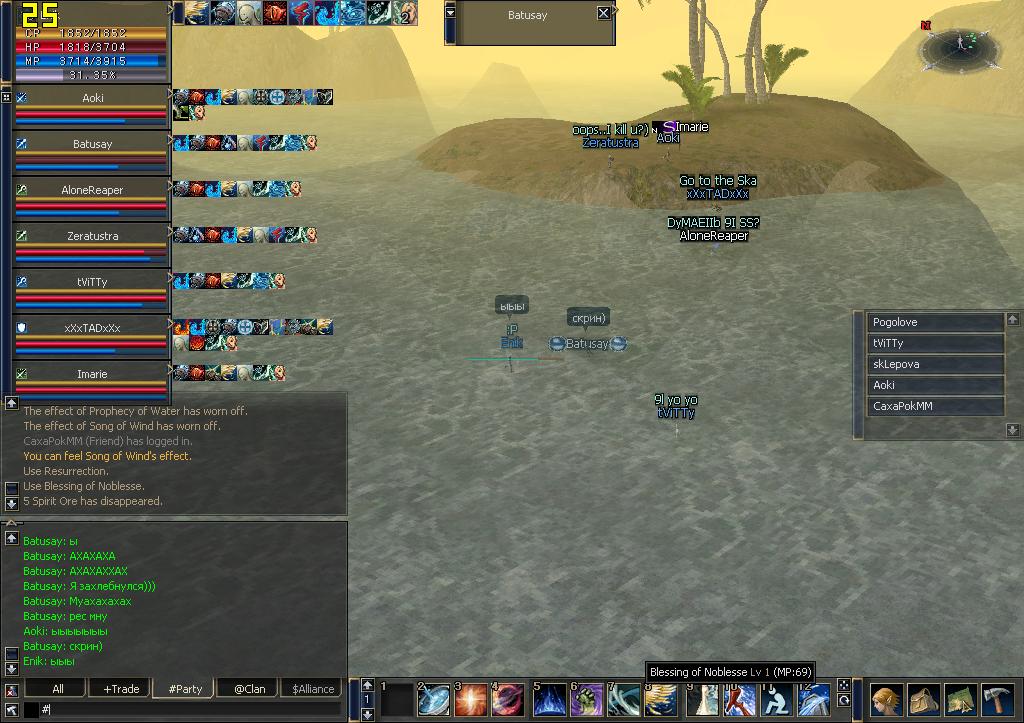Switch to the All chat tab
Viewport: 1024px width, 723px height.
[57, 689]
